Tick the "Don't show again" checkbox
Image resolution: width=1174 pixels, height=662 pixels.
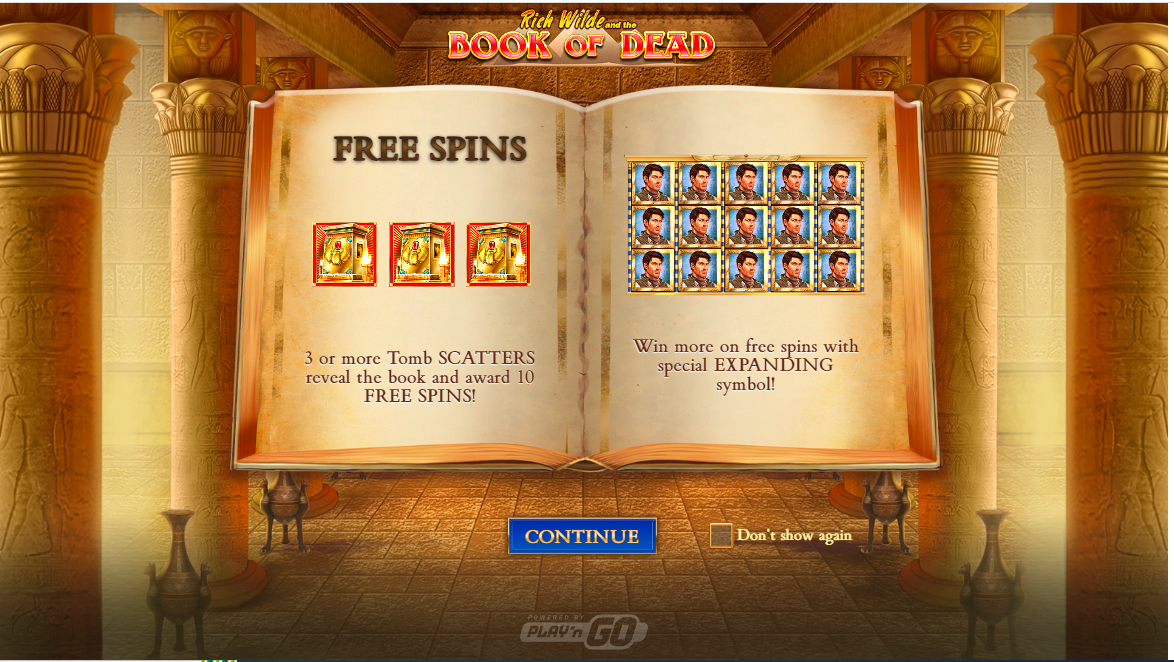pyautogui.click(x=721, y=536)
